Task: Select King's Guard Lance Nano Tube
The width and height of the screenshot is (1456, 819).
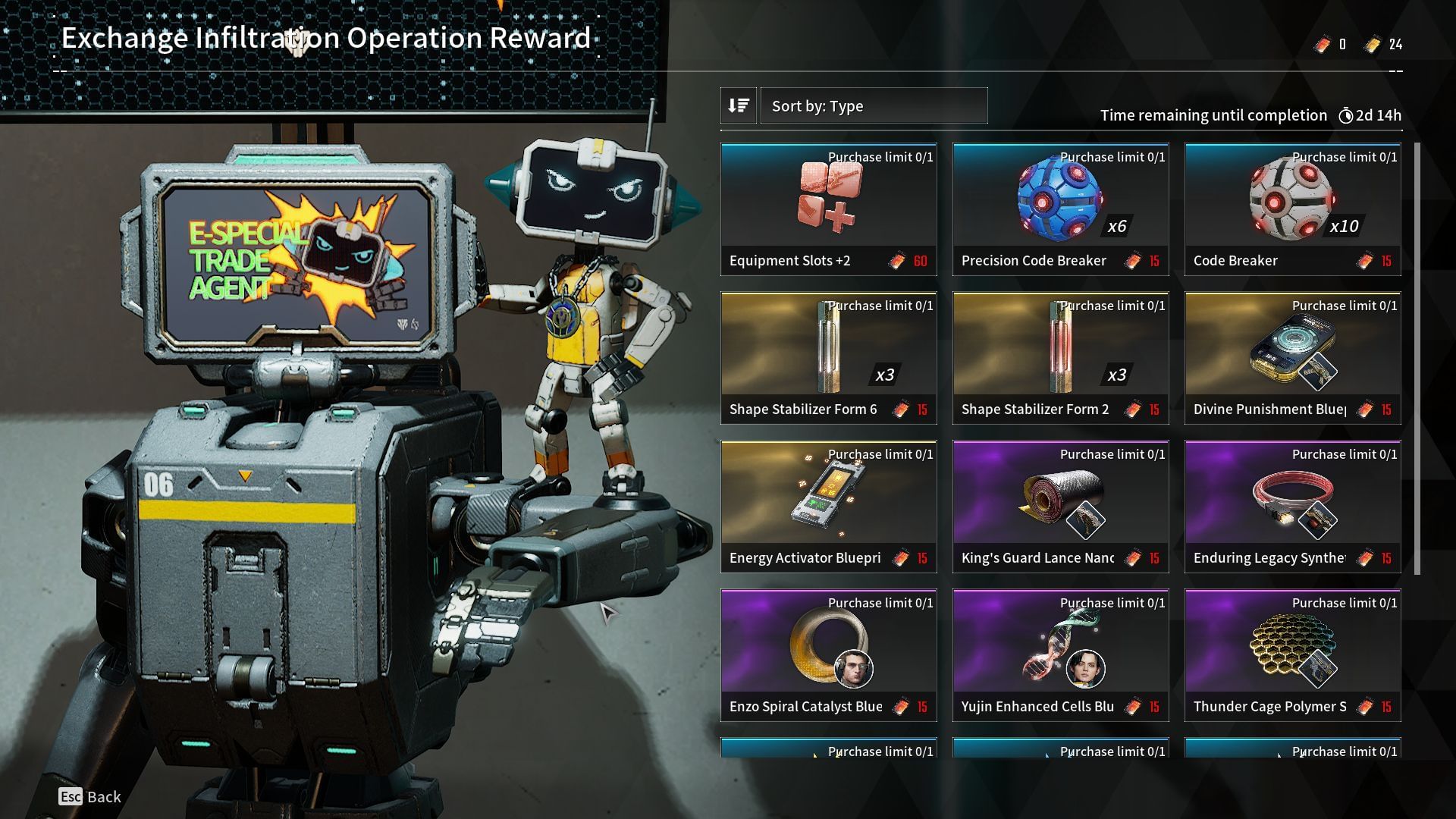Action: tap(1061, 507)
